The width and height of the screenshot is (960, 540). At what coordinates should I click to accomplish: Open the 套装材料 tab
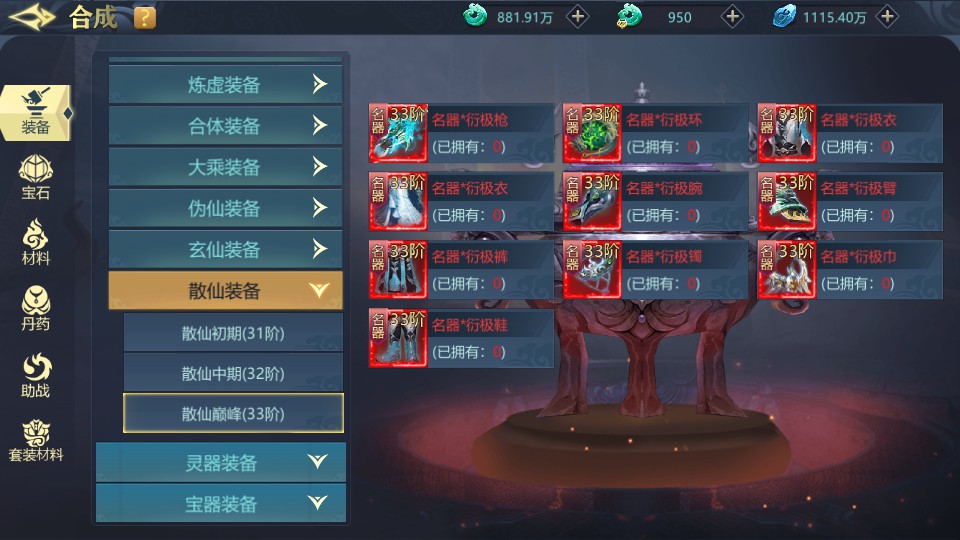coord(36,440)
